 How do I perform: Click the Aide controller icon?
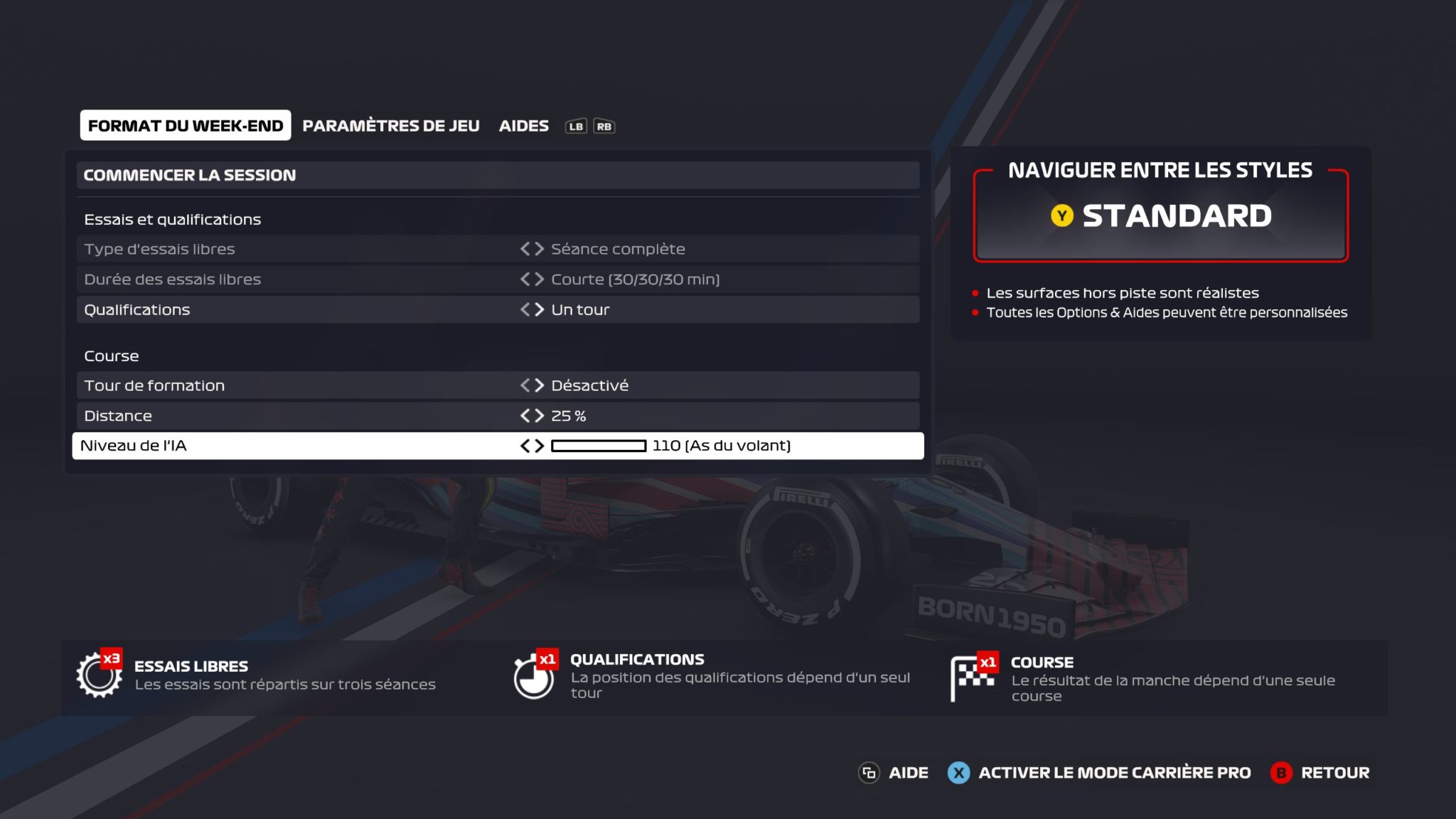[x=871, y=773]
